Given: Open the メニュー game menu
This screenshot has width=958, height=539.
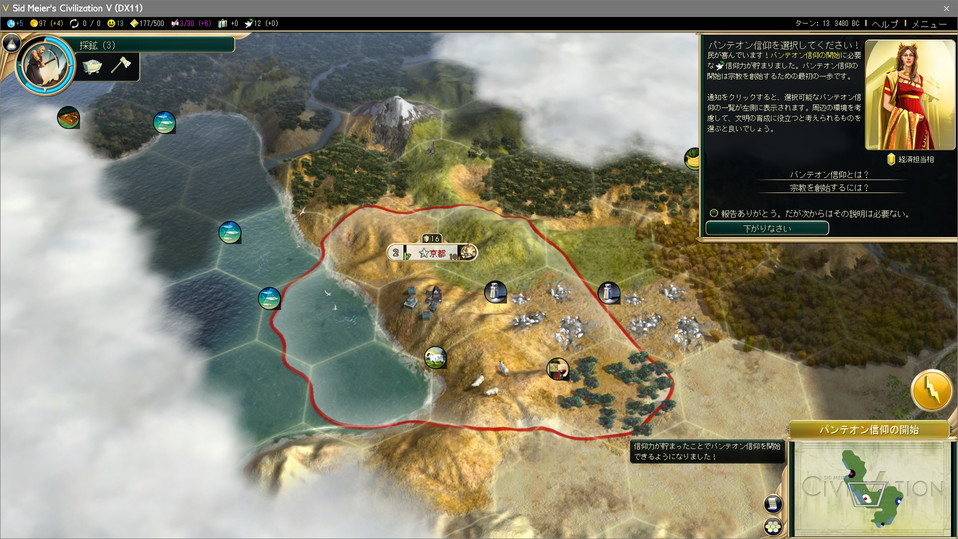Looking at the screenshot, I should click(x=928, y=23).
